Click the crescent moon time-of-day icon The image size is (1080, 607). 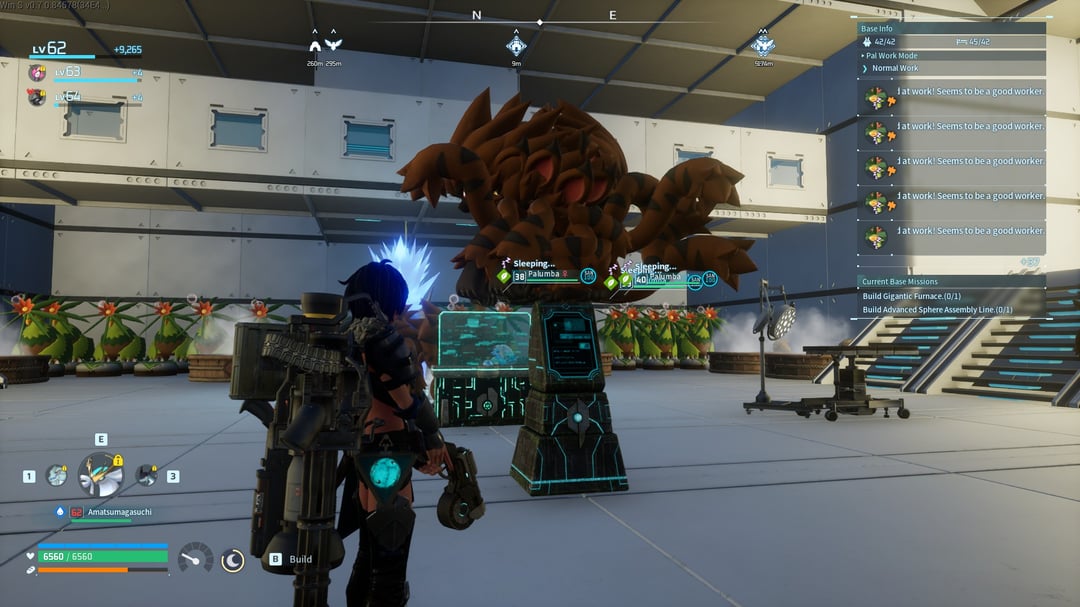[x=232, y=560]
